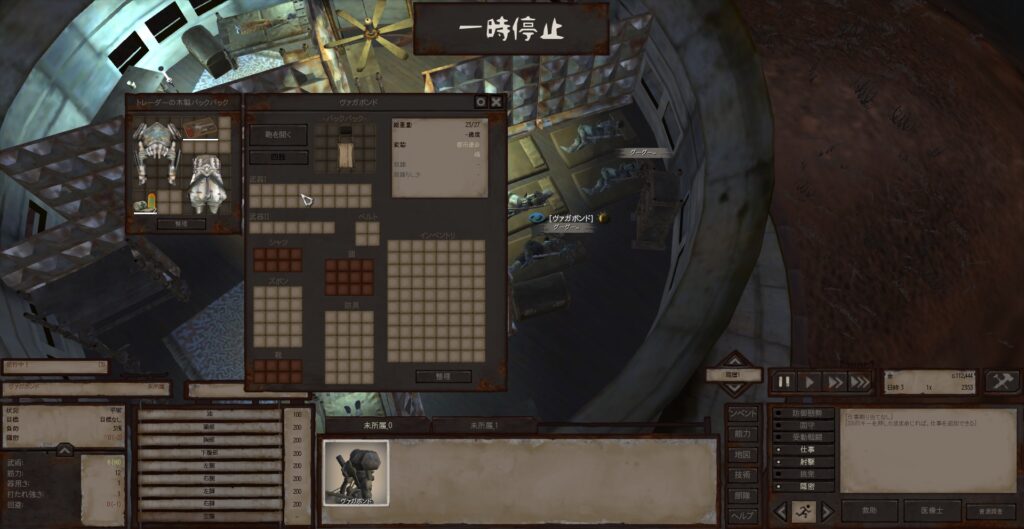Close the ヴァガボンド inventory window
1024x529 pixels.
pos(496,101)
